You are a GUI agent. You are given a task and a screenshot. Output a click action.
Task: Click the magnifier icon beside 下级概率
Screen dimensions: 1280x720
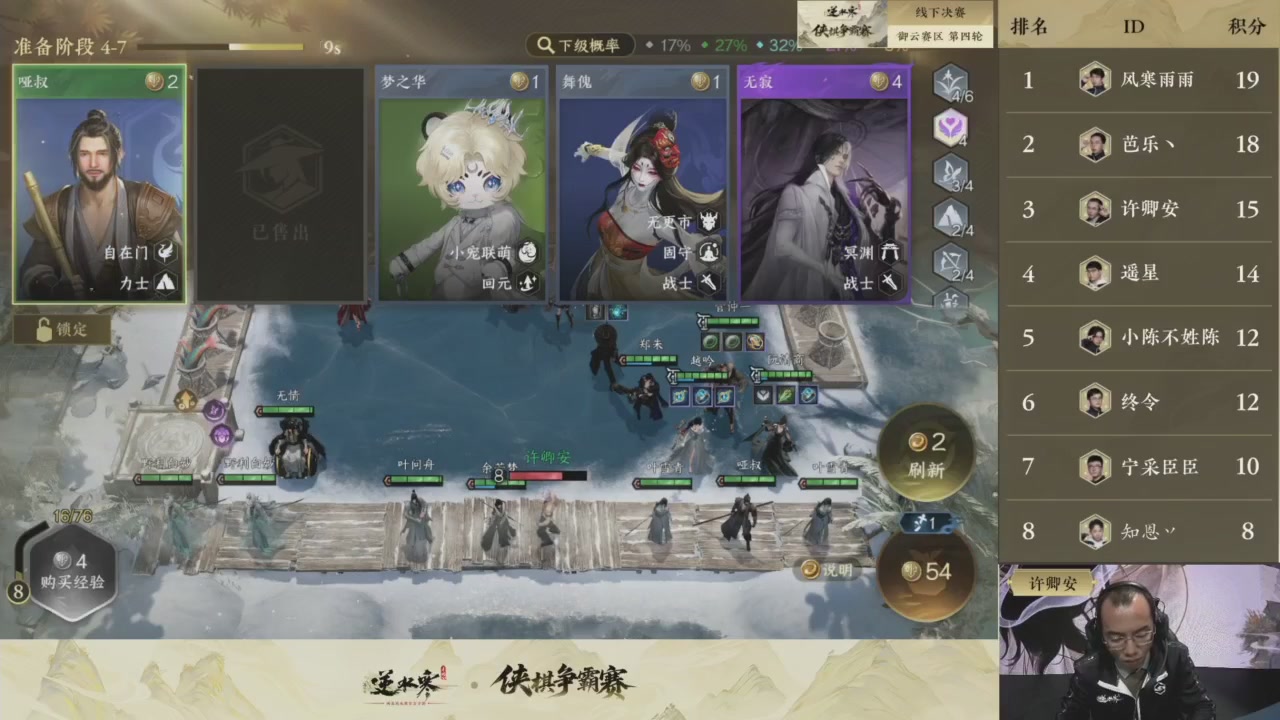coord(545,45)
